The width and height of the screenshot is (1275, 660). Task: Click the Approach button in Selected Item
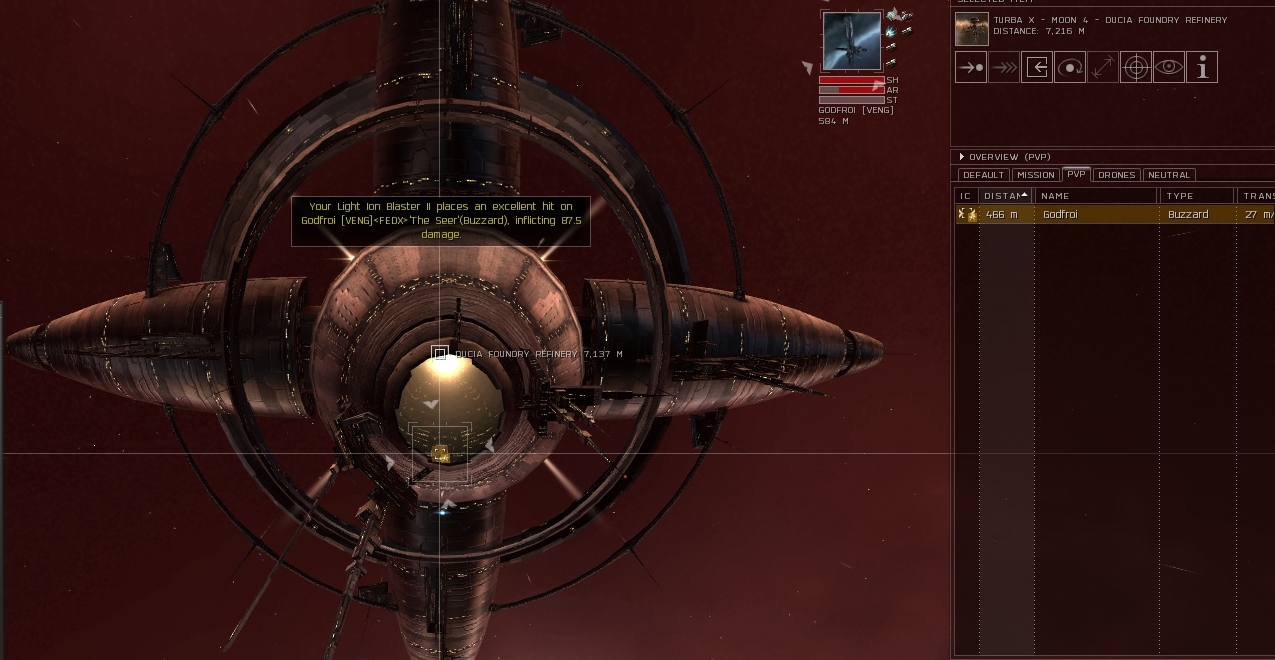(x=971, y=68)
